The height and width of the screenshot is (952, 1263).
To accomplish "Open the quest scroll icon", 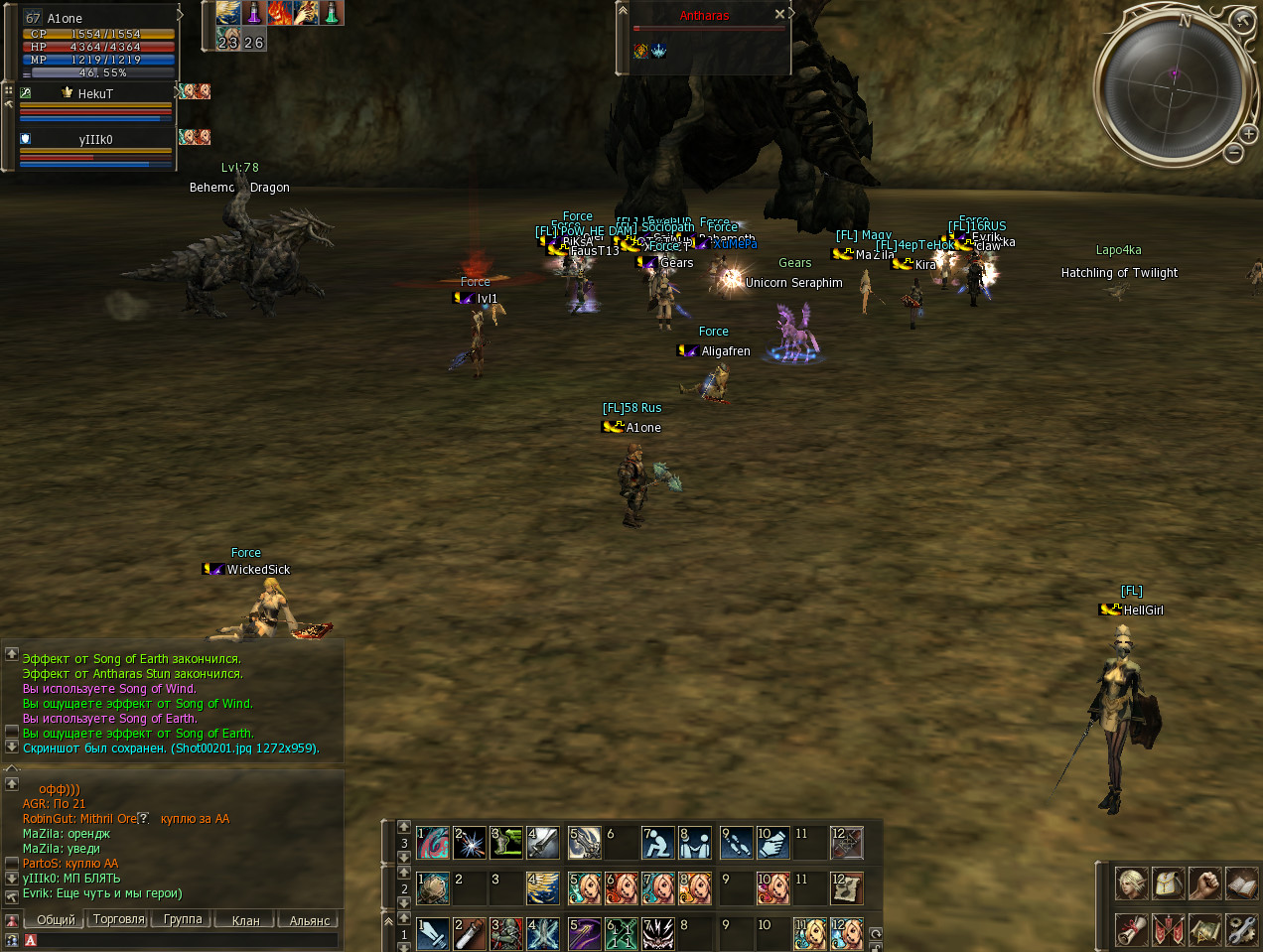I will (x=1132, y=929).
